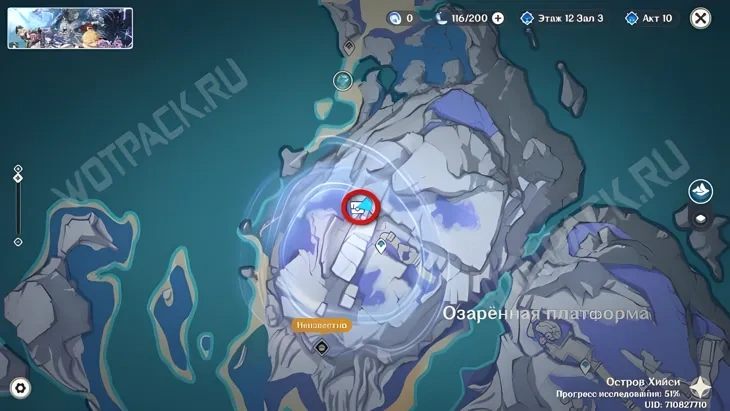Click the zoom-out end of map slider
This screenshot has width=730, height=411.
(x=18, y=242)
